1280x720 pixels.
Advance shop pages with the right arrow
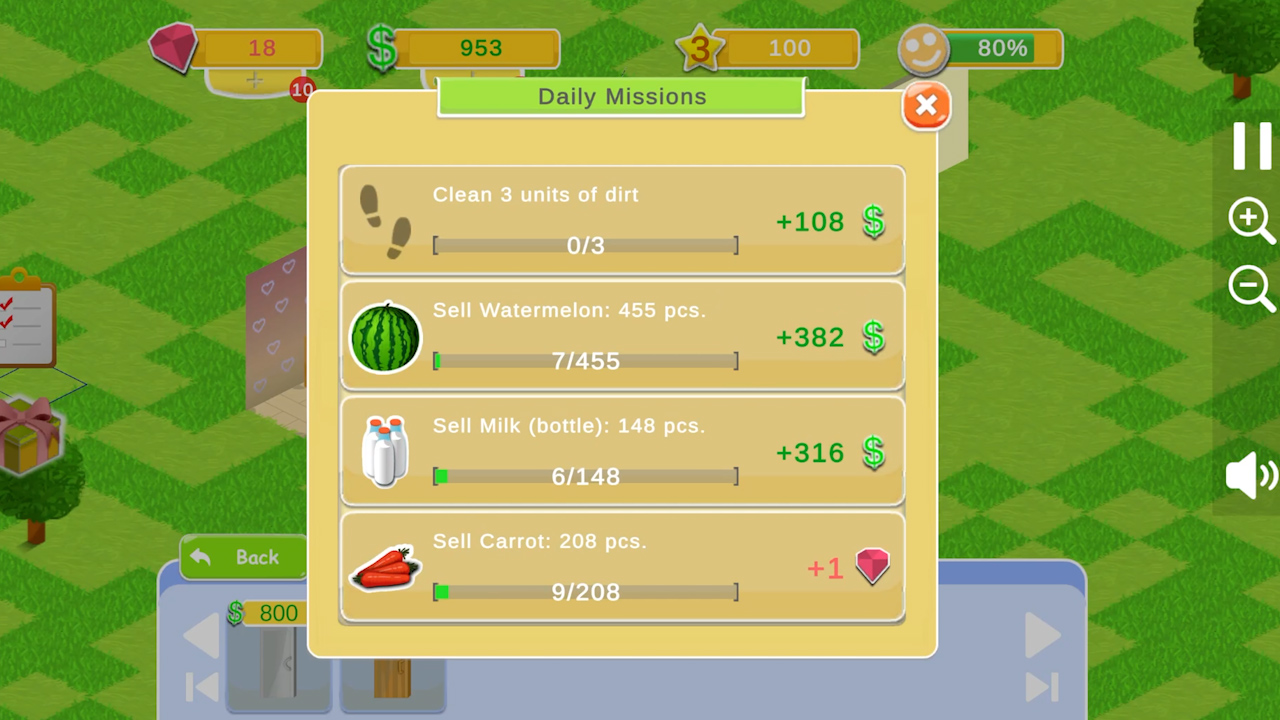click(x=1040, y=635)
